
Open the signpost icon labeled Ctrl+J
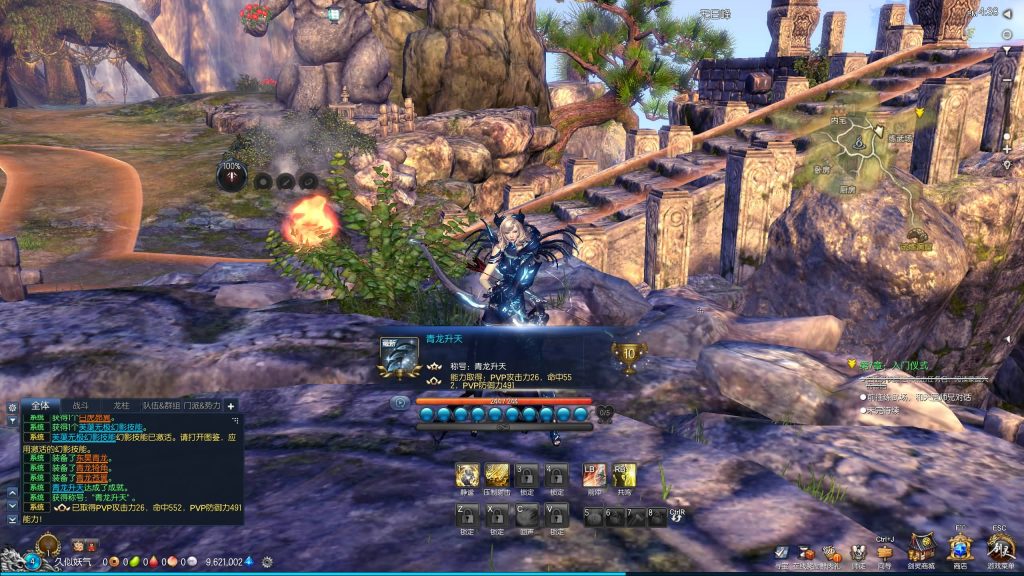(884, 552)
